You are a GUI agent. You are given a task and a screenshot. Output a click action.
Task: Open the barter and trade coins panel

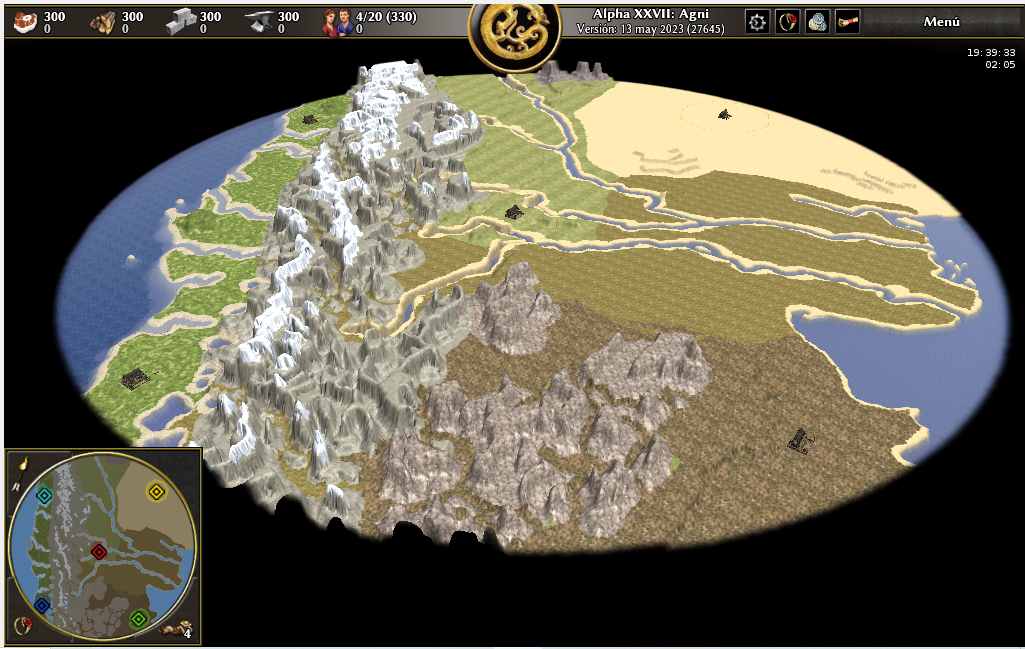[x=818, y=22]
